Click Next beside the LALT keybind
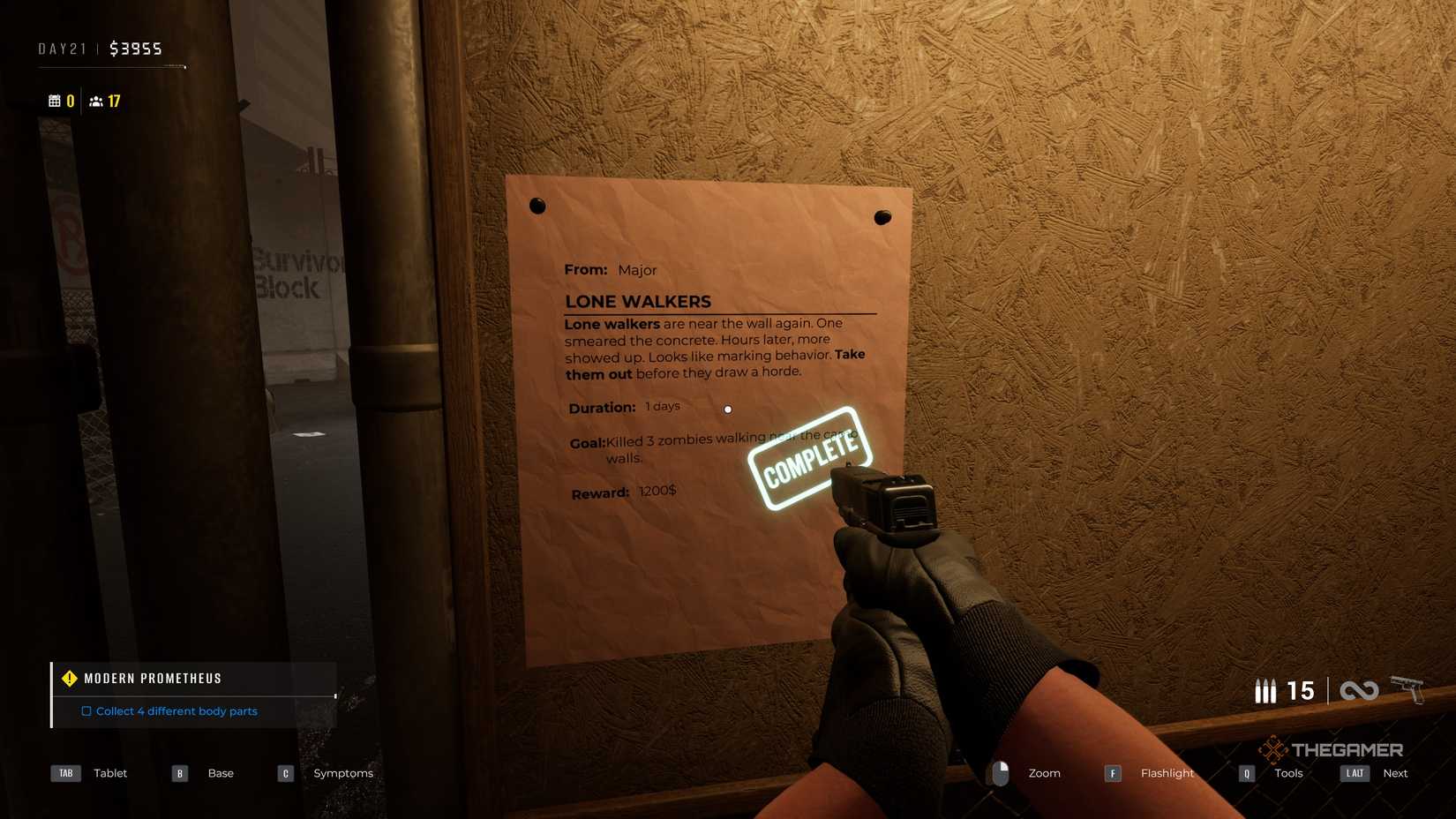Screen dimensions: 1456x819 1395,773
